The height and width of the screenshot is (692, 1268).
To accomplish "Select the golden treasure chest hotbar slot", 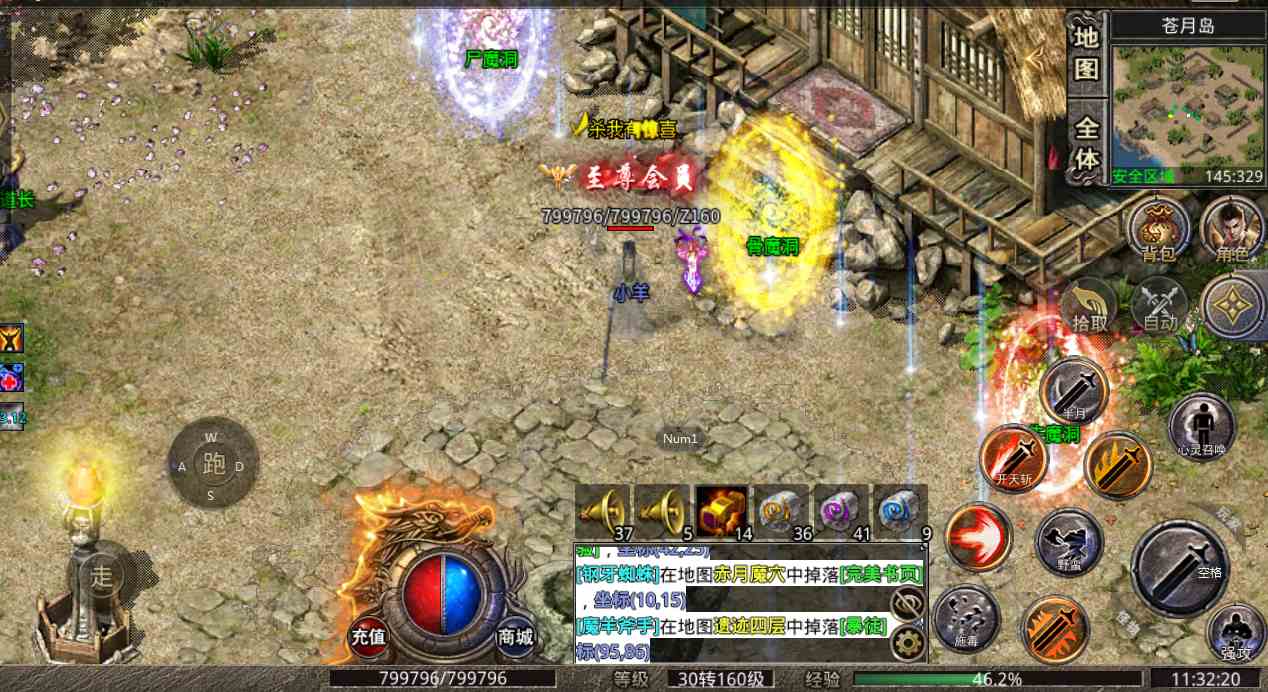I will 721,510.
